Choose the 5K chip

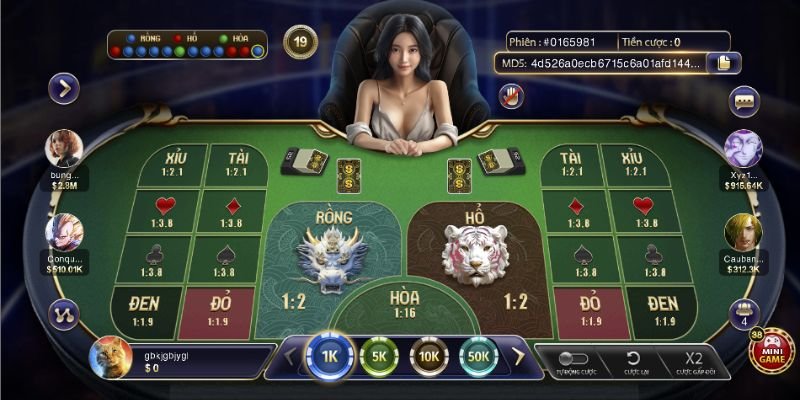coord(379,355)
